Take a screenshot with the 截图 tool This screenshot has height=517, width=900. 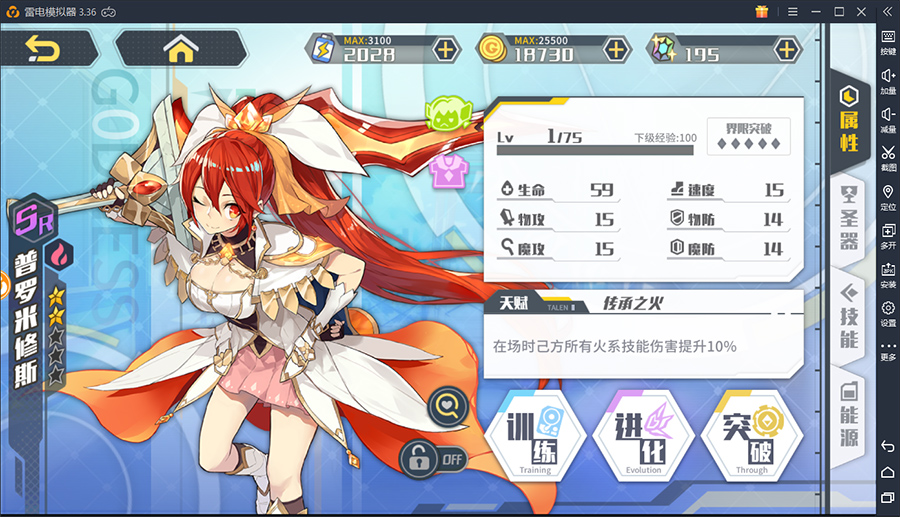pyautogui.click(x=888, y=159)
